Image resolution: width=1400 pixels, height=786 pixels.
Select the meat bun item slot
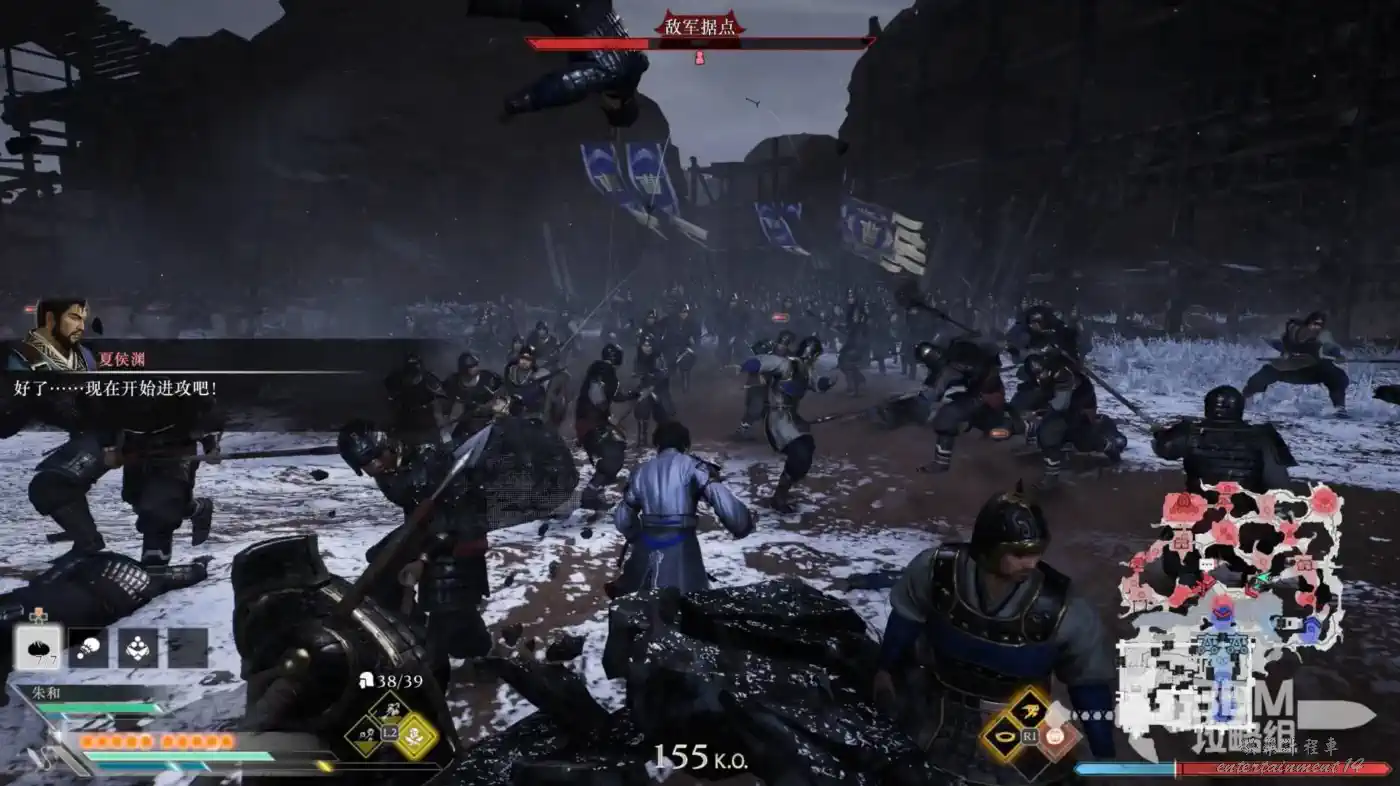pyautogui.click(x=38, y=647)
